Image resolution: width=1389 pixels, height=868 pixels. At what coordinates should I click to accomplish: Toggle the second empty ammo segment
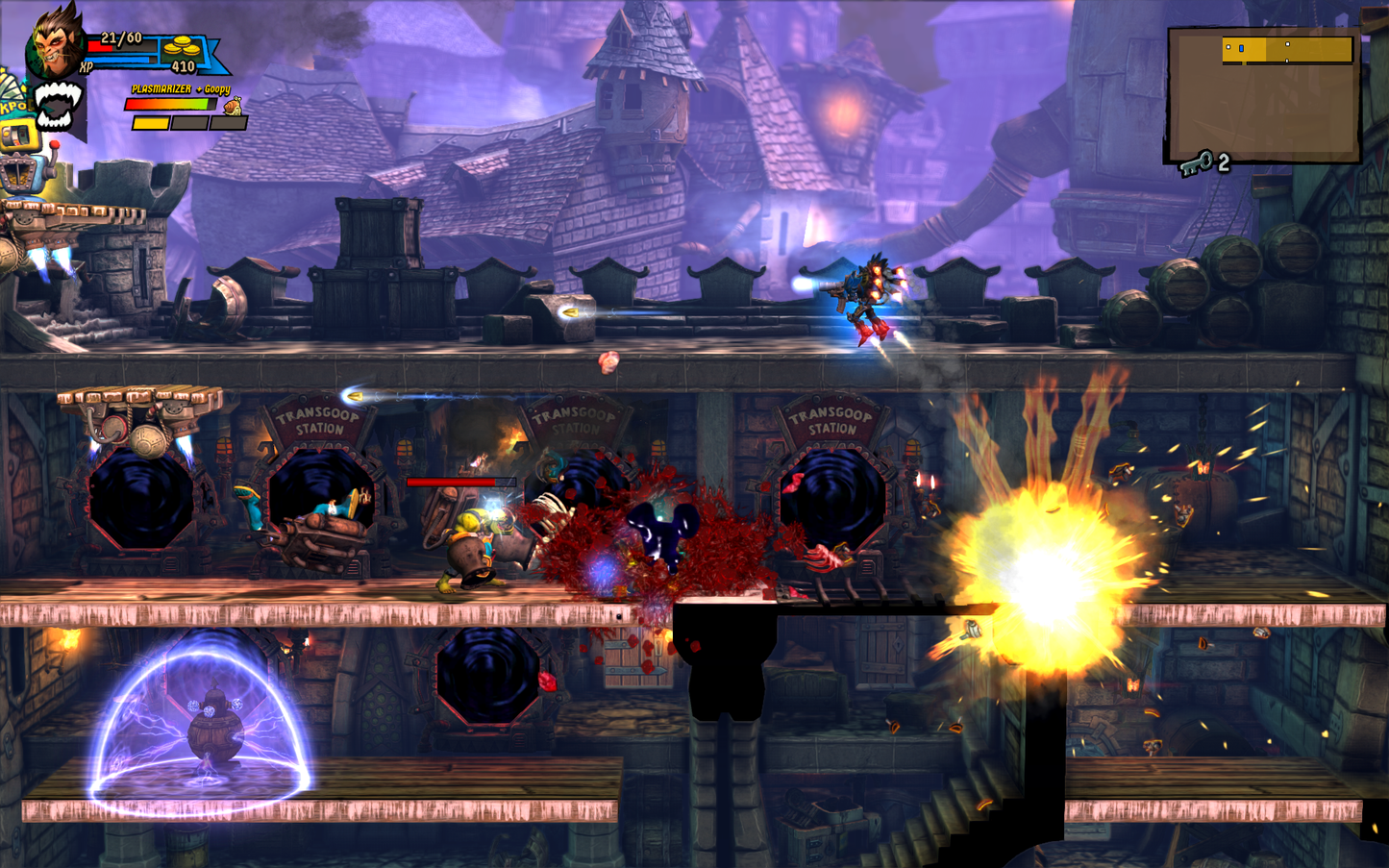(x=188, y=123)
